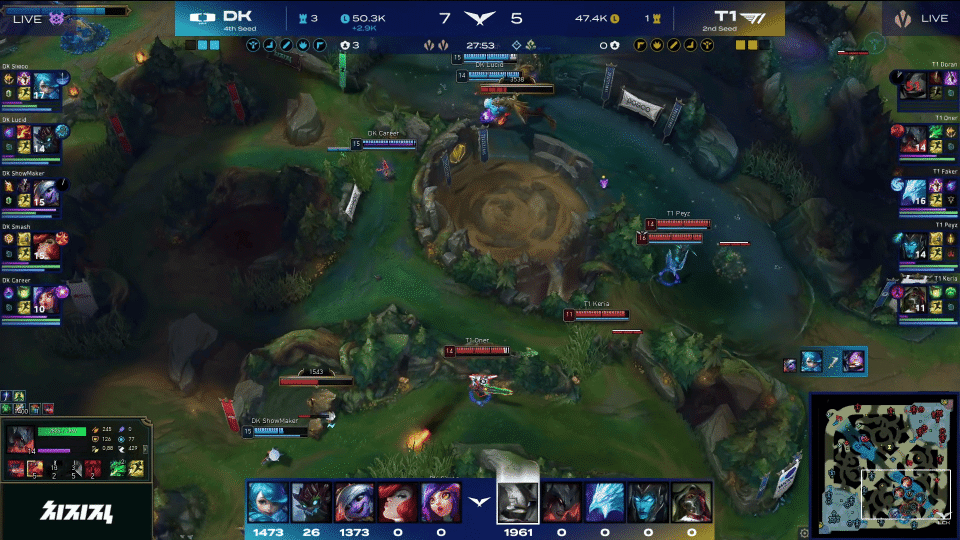This screenshot has width=960, height=540.
Task: Choose the champion showing 1373 in bottom bar
Action: coord(354,502)
